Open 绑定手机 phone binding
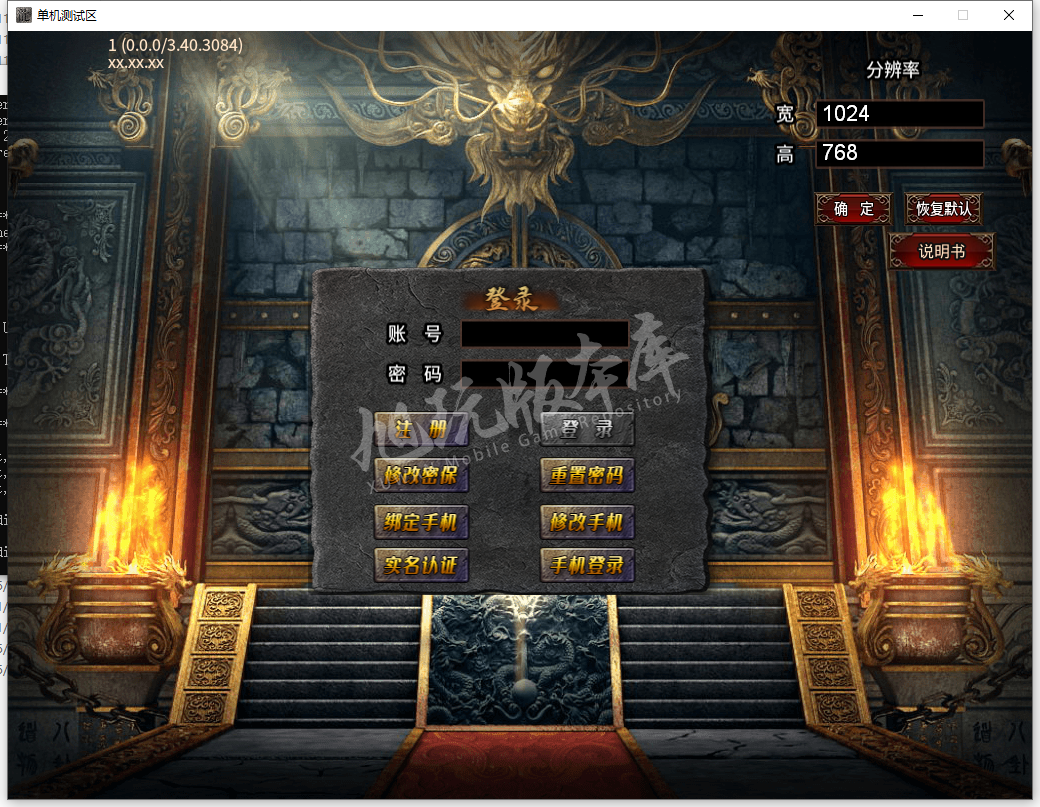The width and height of the screenshot is (1040, 807). click(421, 522)
